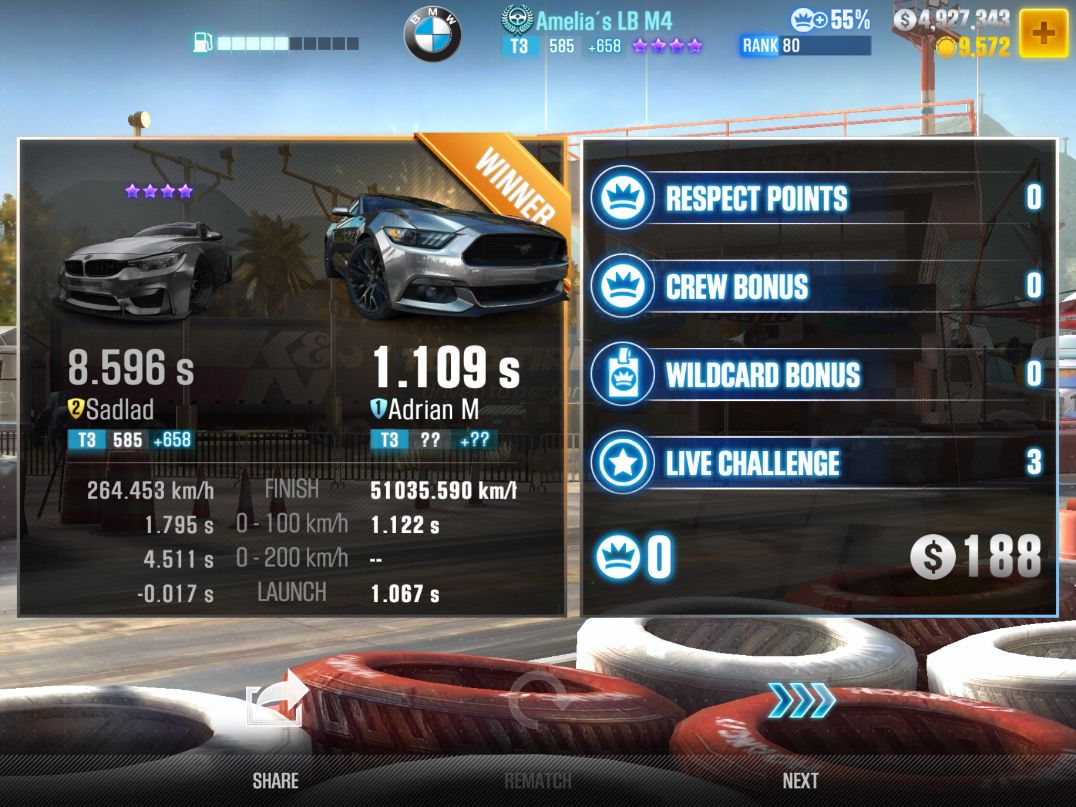Viewport: 1076px width, 807px height.
Task: Tap the cash balance counter
Action: (952, 19)
